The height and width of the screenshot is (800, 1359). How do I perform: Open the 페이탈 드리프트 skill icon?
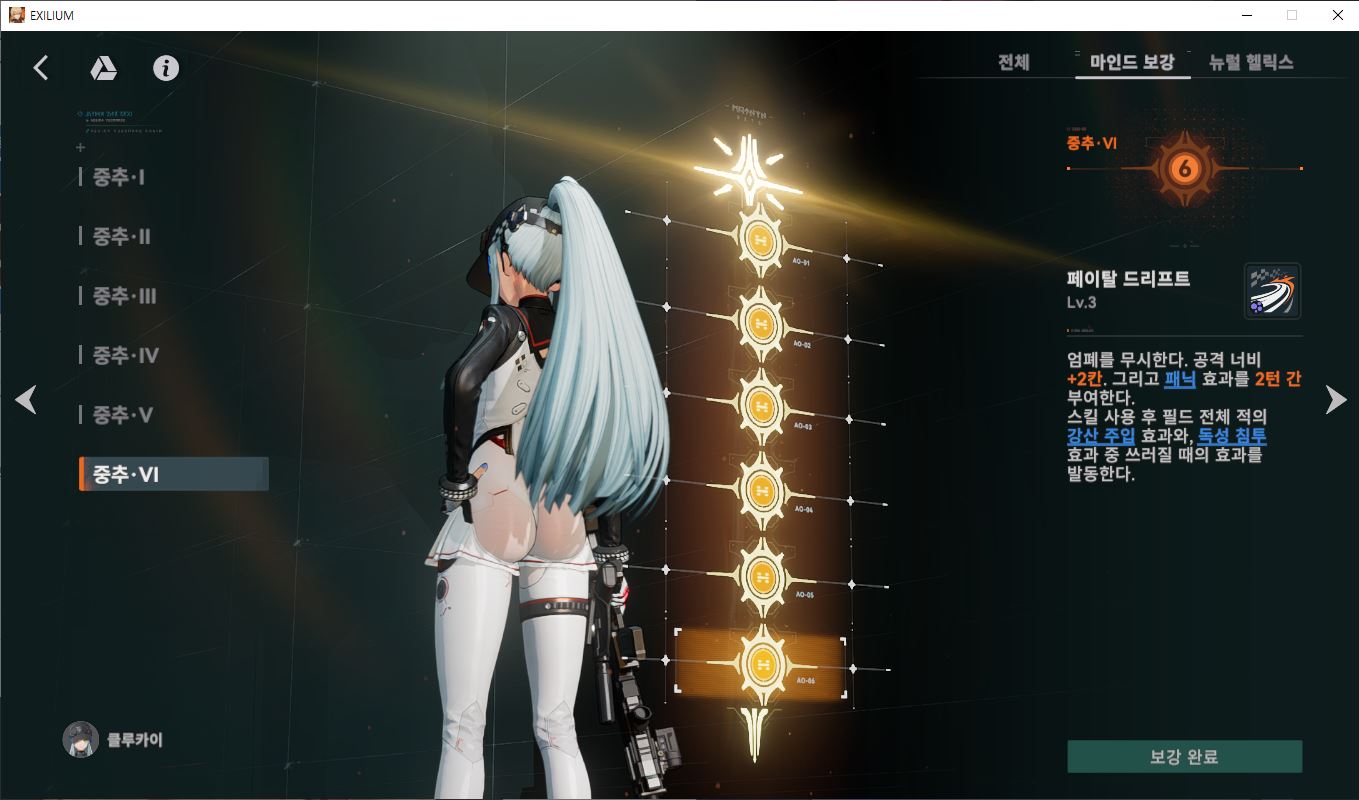point(1272,291)
